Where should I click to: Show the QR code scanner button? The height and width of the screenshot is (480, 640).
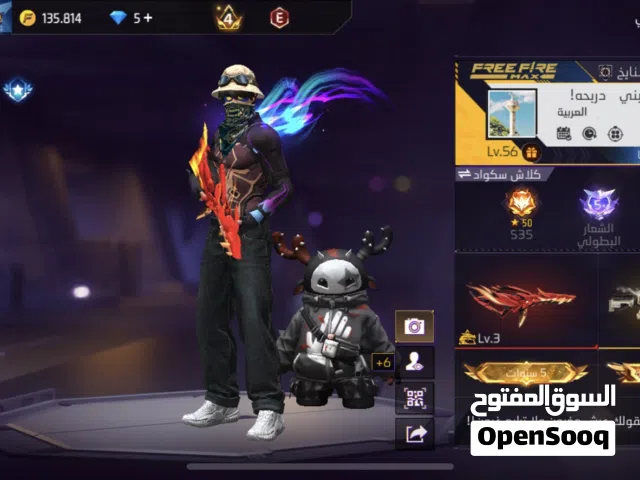pos(414,398)
